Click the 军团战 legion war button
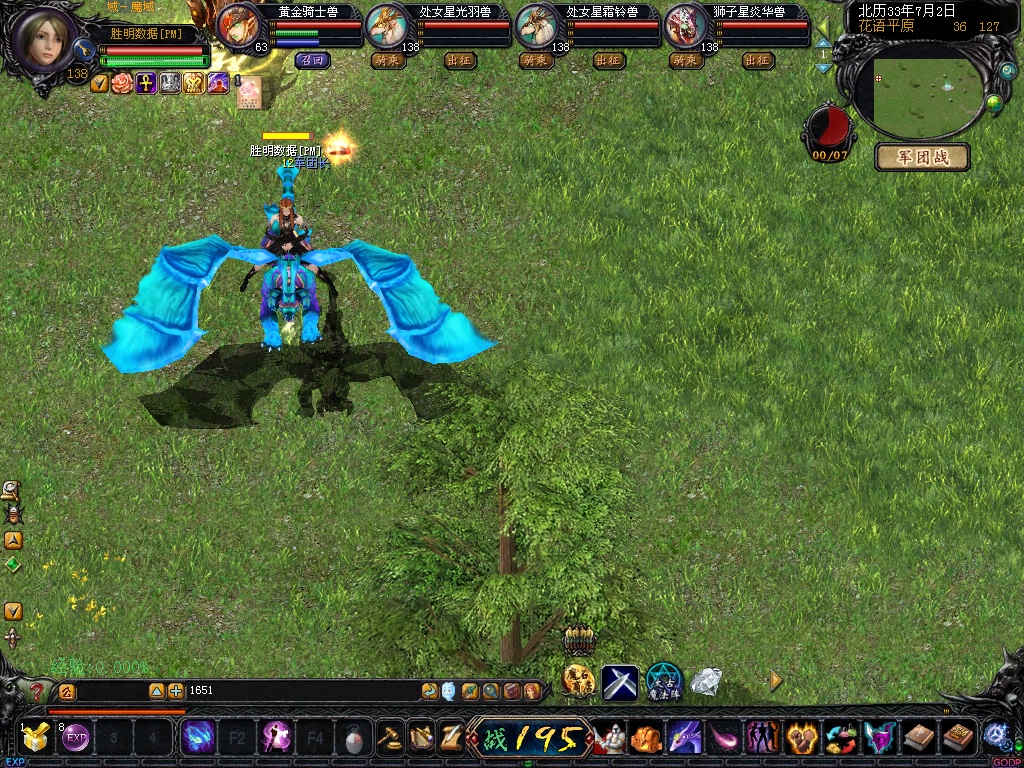Image resolution: width=1024 pixels, height=768 pixels. click(921, 157)
